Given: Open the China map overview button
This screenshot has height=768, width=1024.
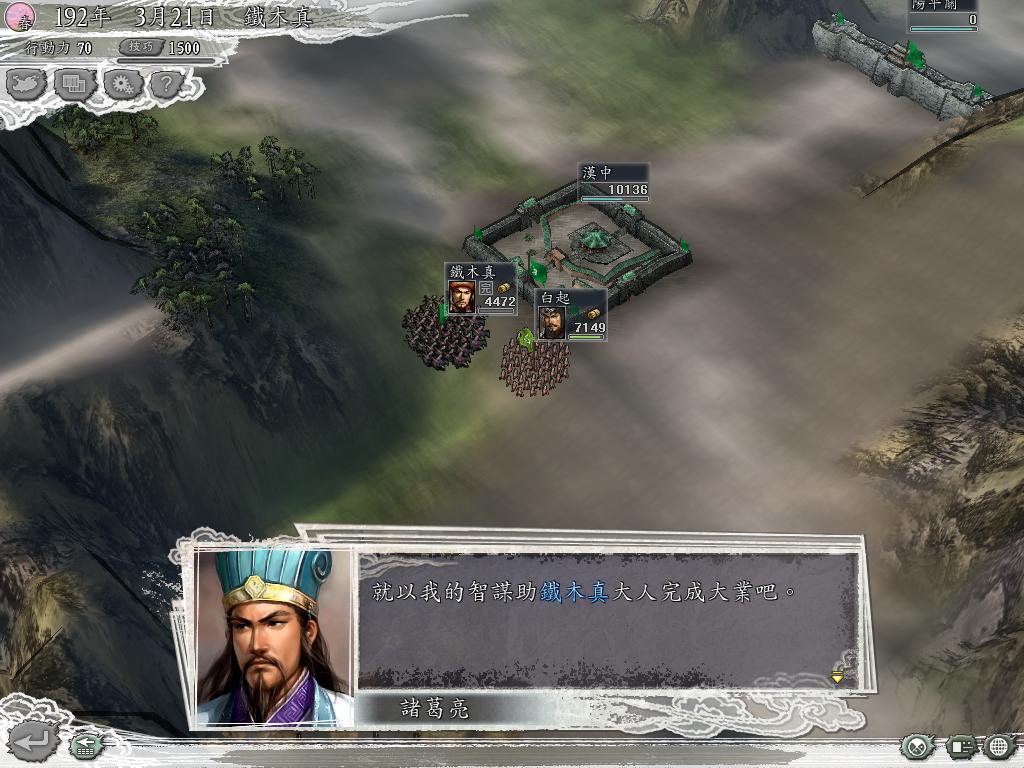Looking at the screenshot, I should pyautogui.click(x=27, y=85).
